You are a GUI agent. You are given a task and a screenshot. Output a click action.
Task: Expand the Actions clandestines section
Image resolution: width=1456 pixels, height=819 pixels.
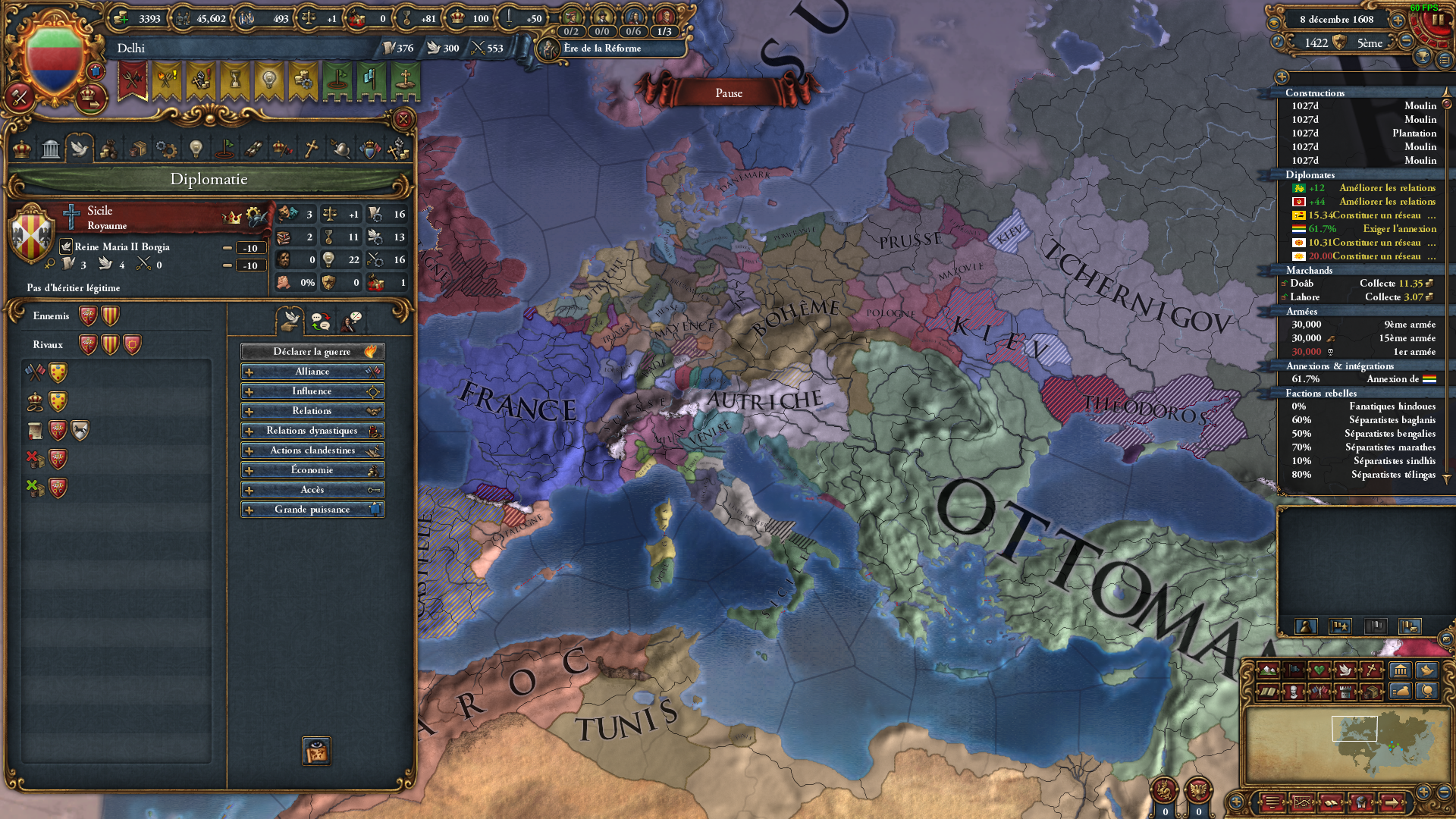(x=311, y=450)
